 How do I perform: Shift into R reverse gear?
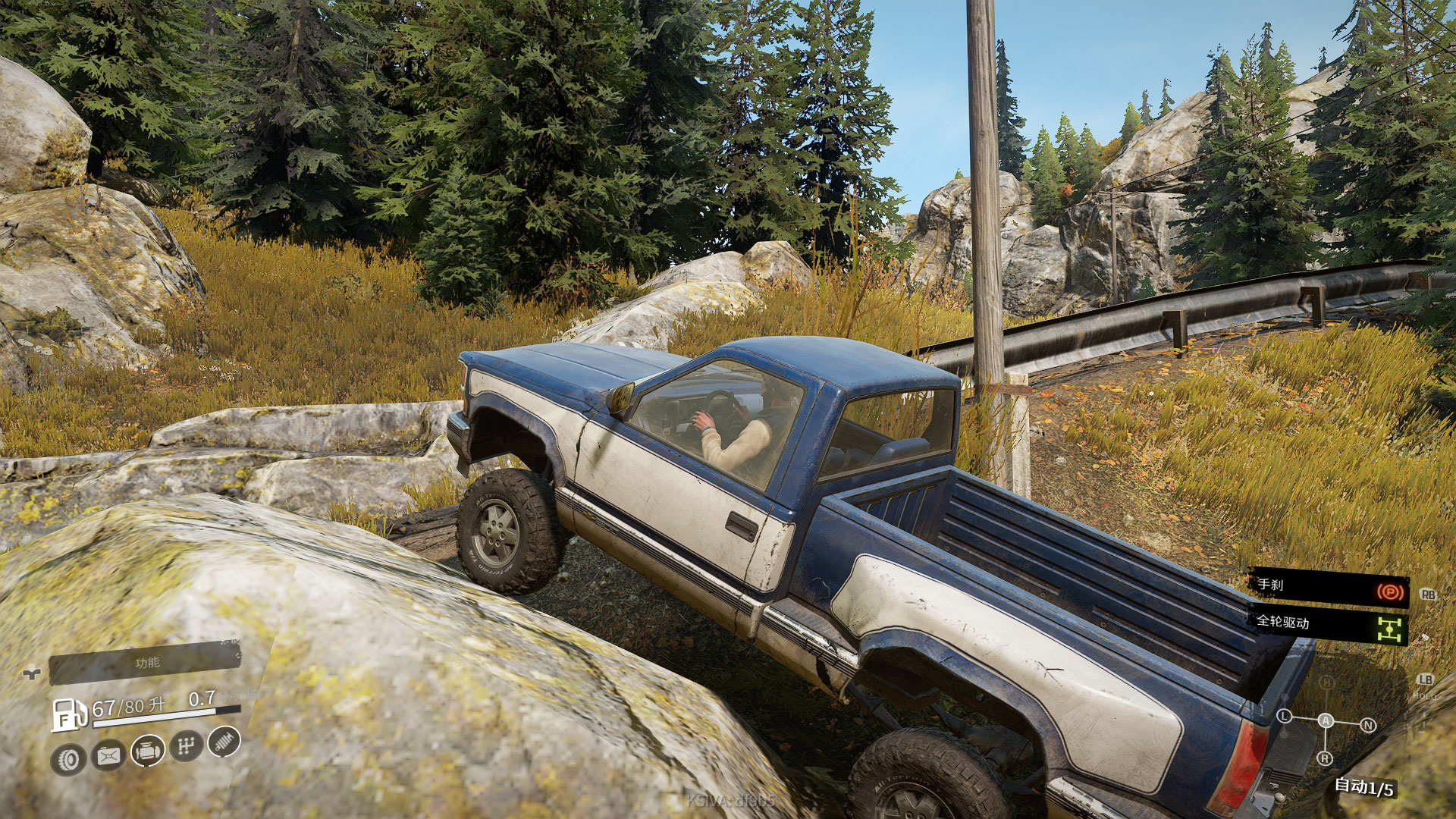point(1325,758)
